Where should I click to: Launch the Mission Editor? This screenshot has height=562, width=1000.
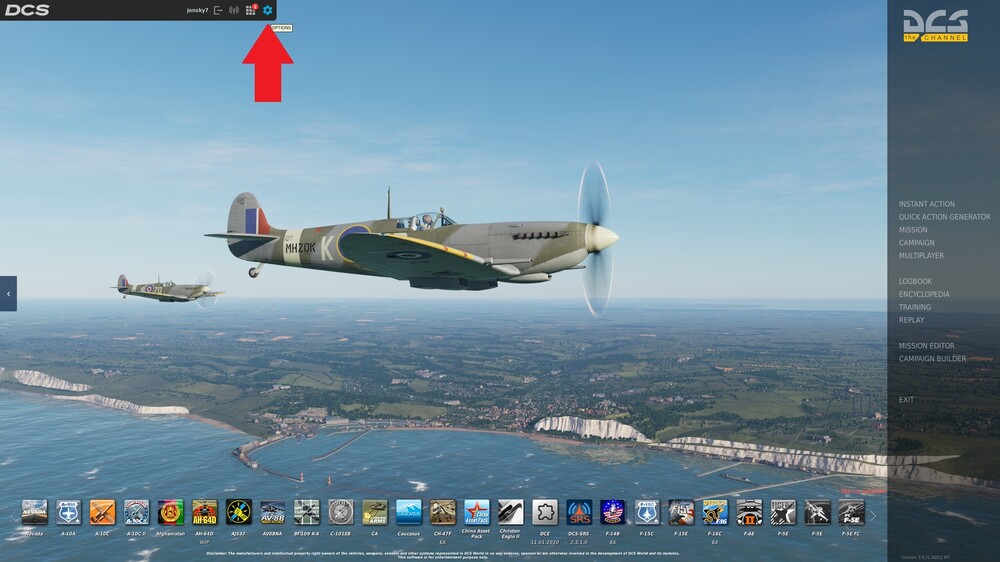point(926,346)
